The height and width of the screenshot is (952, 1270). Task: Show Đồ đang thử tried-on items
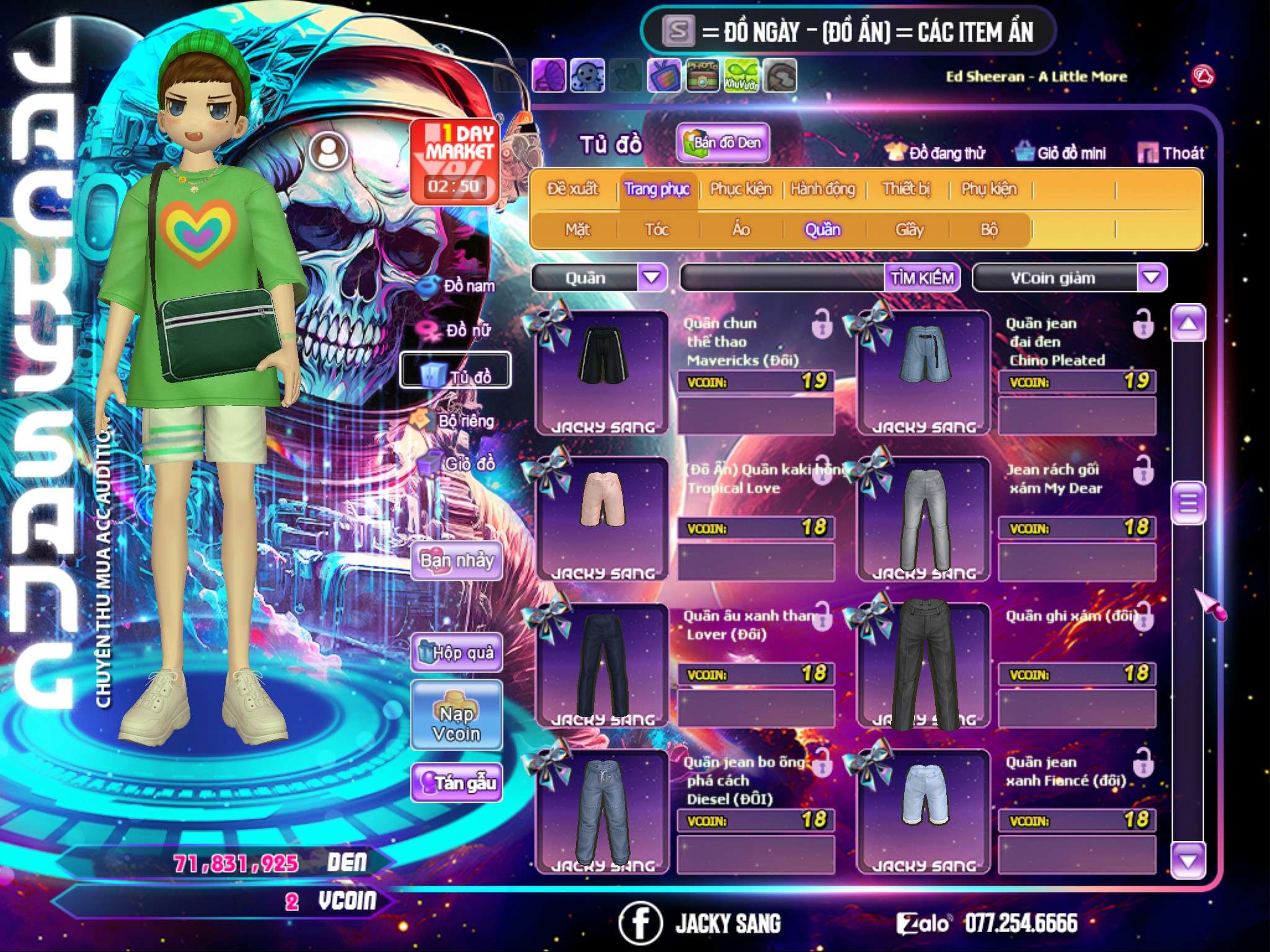(x=935, y=153)
